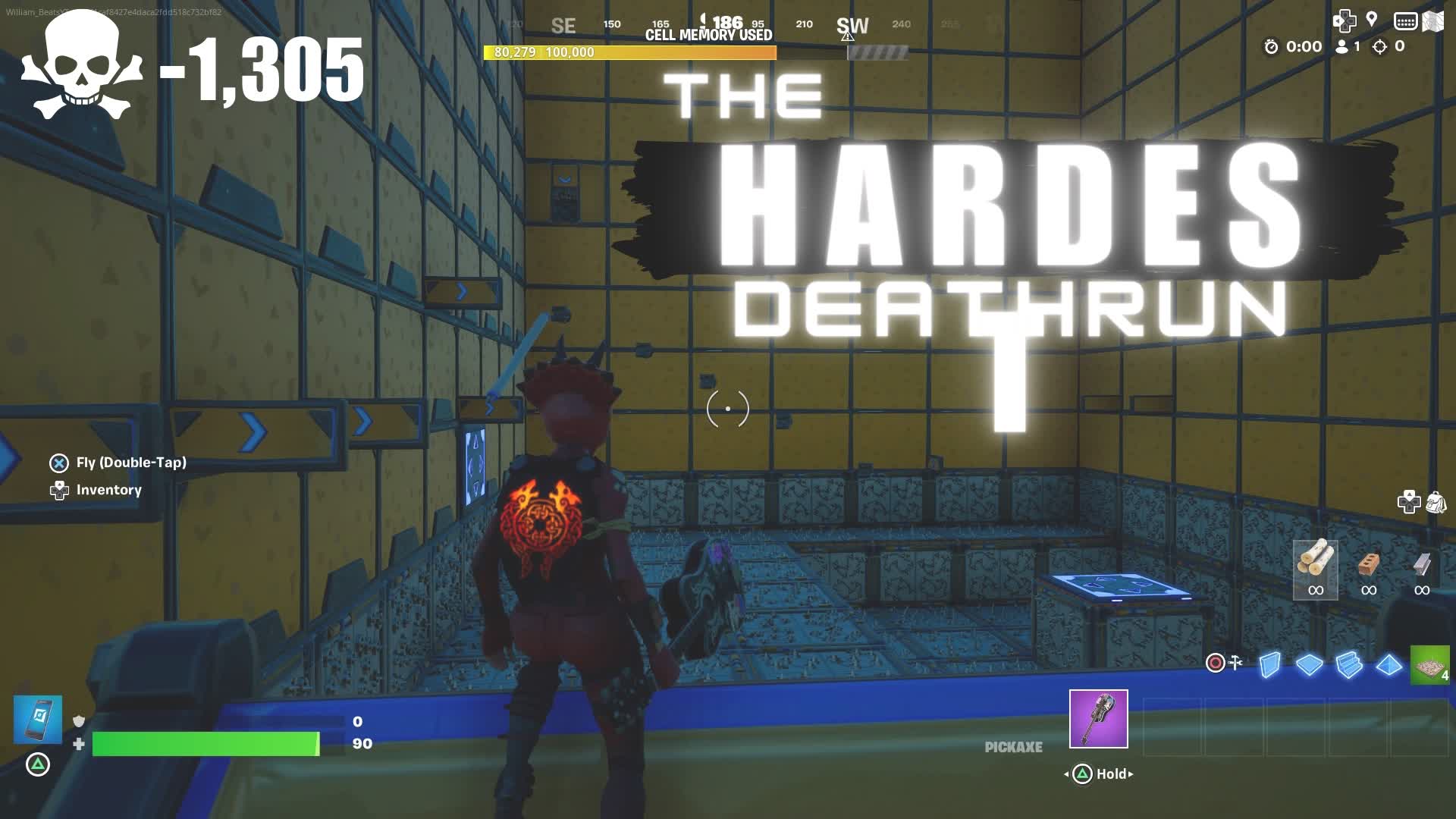Toggle the crosshair targeting reticle indicator
This screenshot has height=819, width=1456.
[726, 408]
